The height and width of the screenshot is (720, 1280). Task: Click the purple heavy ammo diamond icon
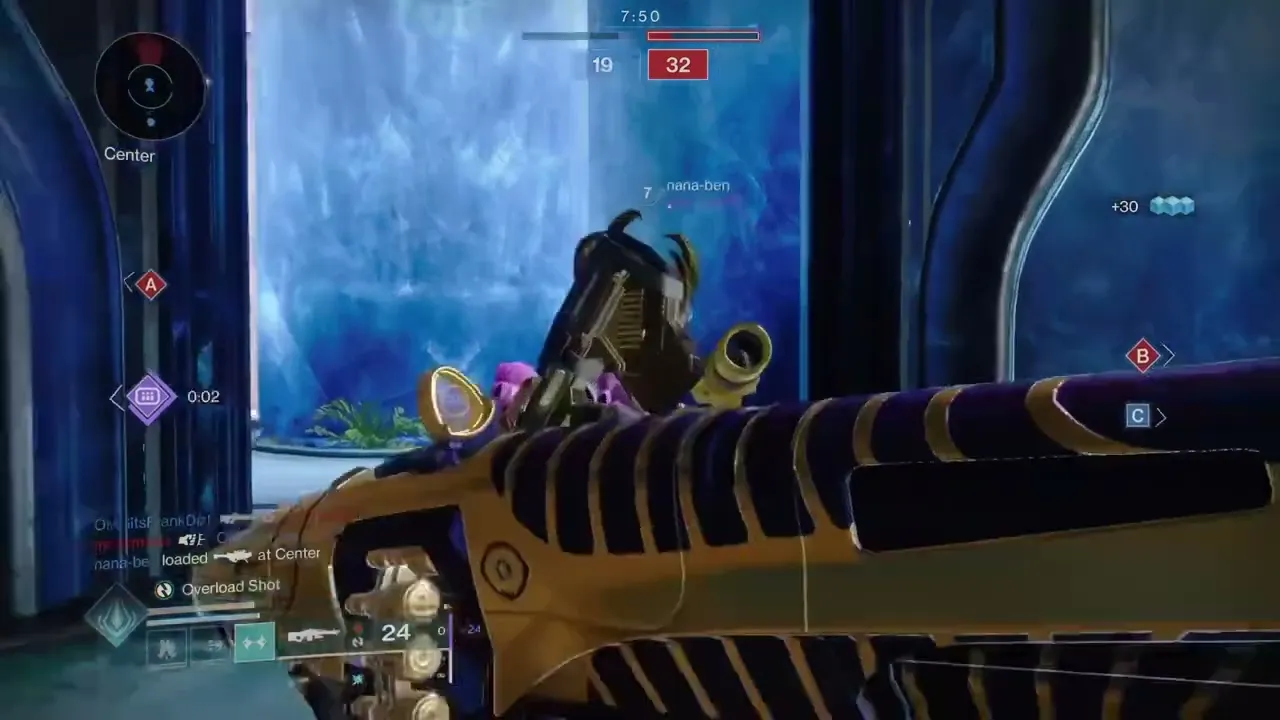click(x=148, y=397)
